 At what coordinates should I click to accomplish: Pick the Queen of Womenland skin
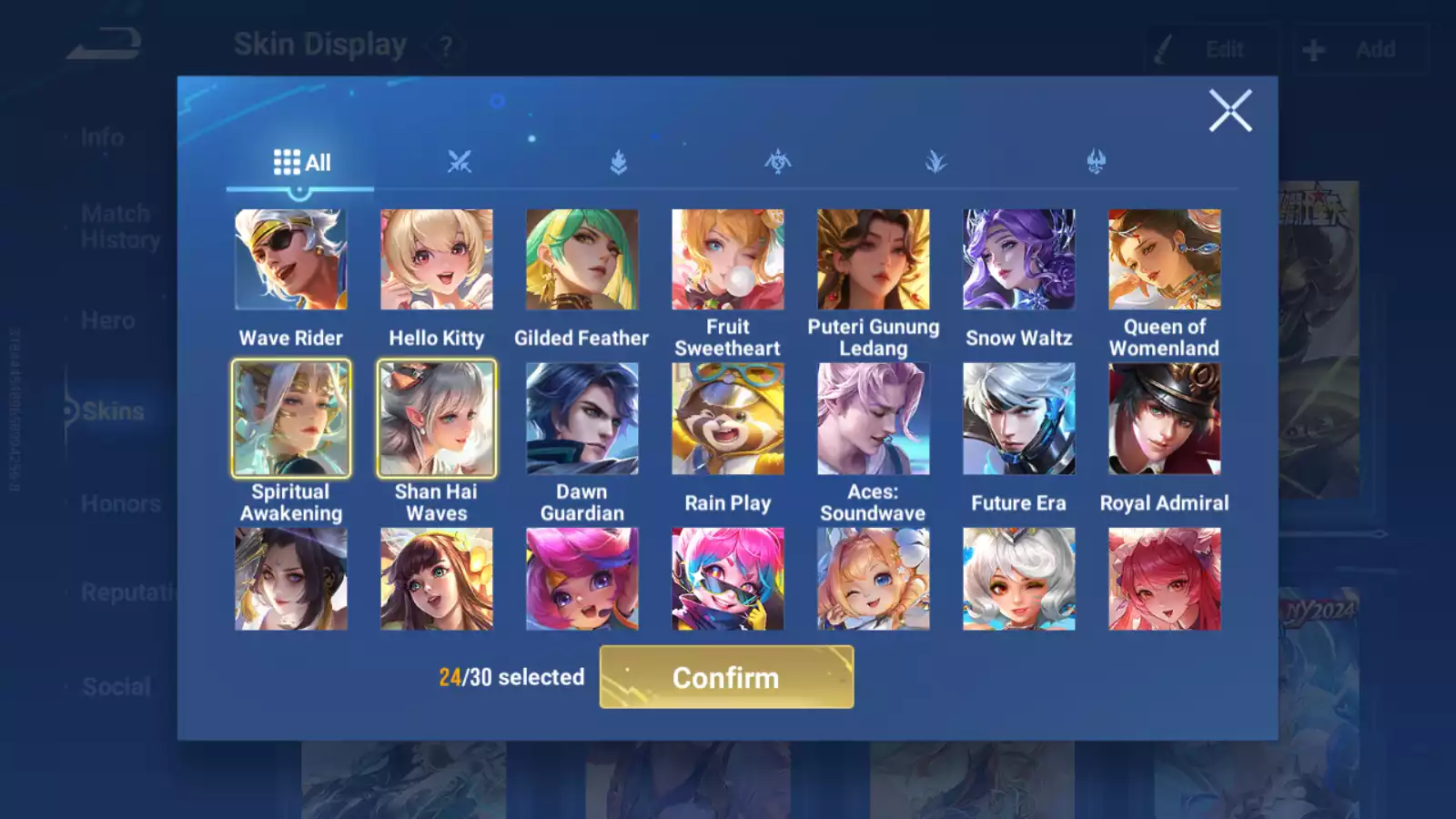pyautogui.click(x=1165, y=260)
